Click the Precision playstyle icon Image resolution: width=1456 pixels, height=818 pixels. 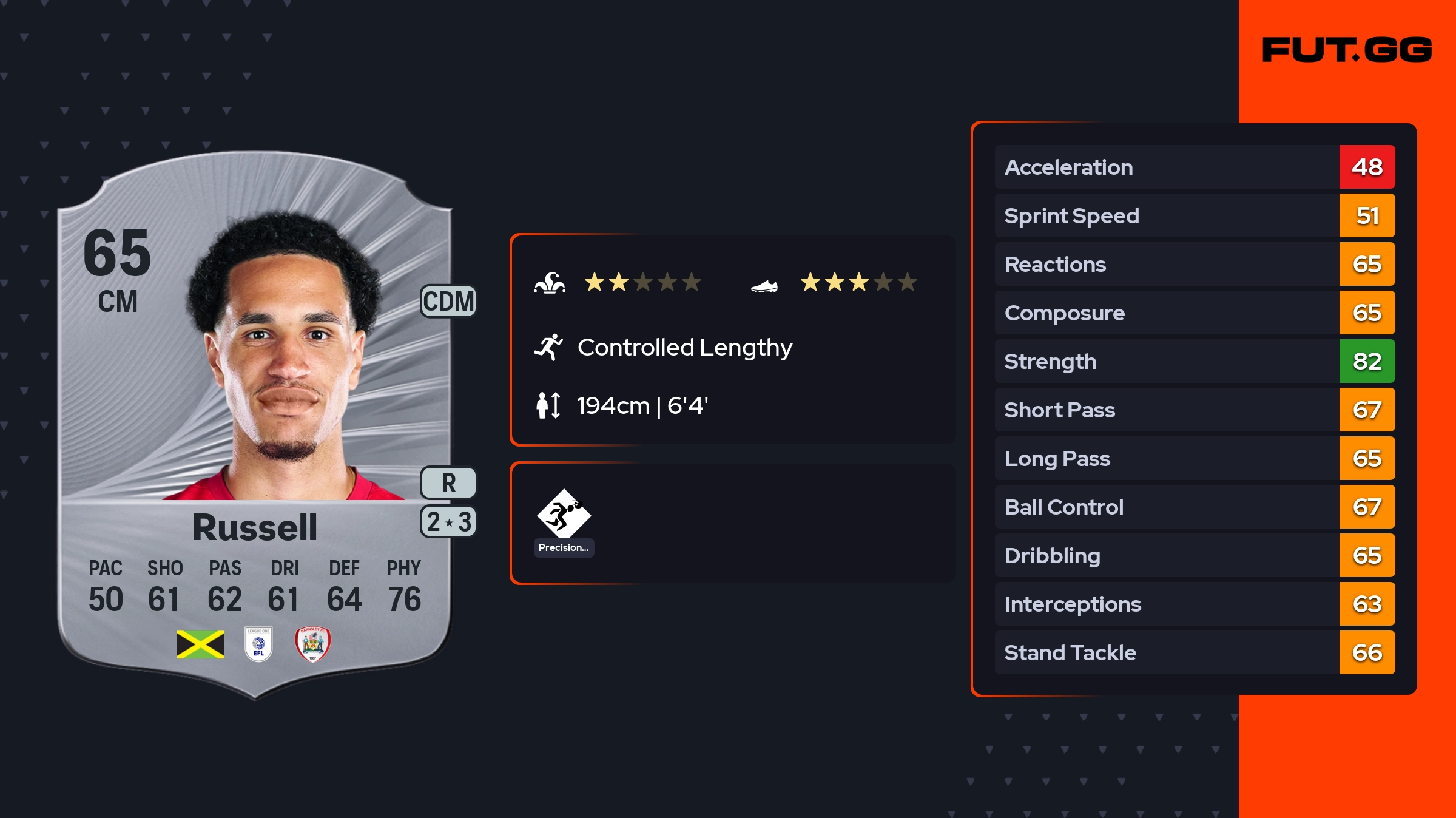pos(564,515)
